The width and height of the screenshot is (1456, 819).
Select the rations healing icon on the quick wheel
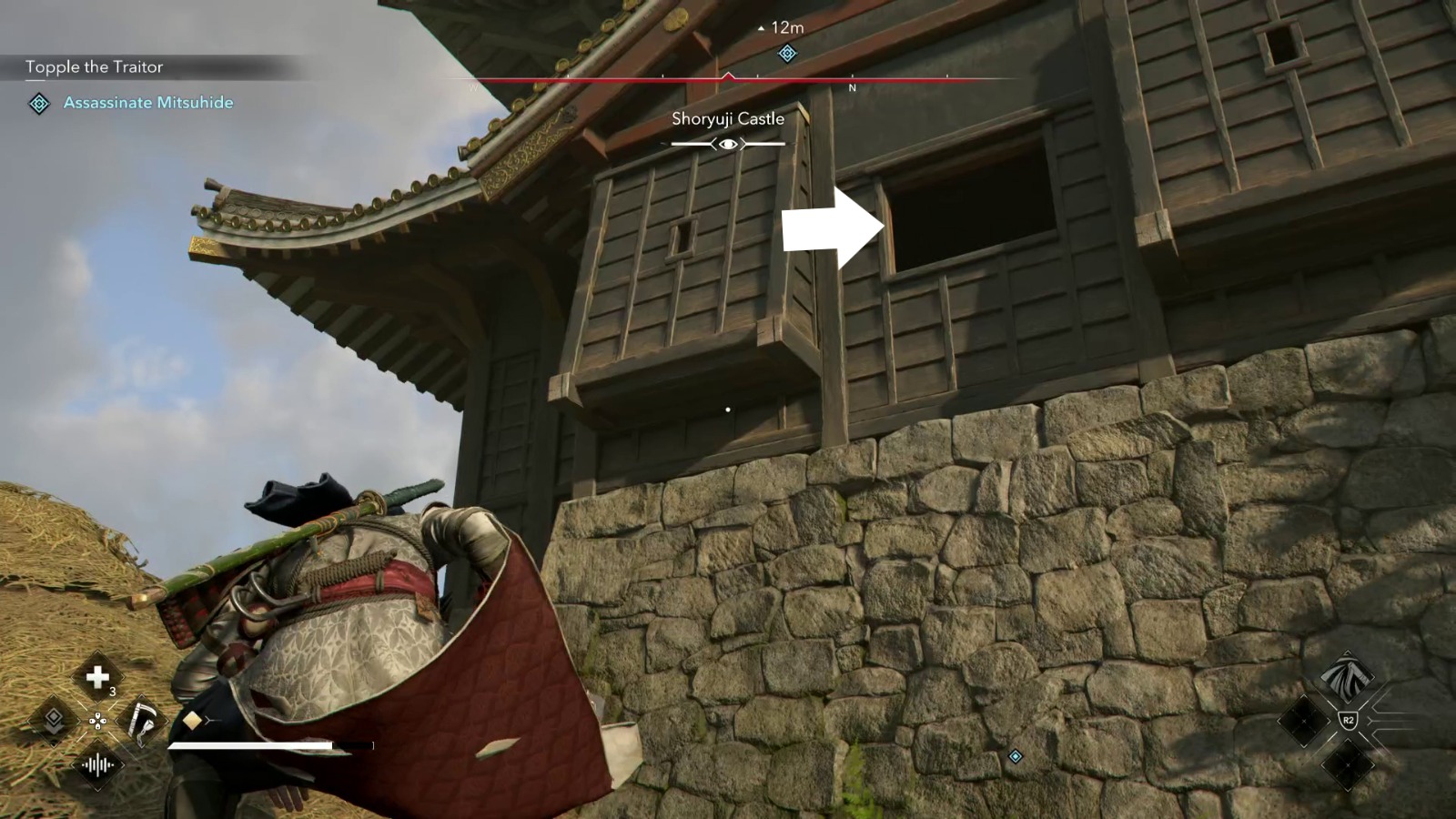point(98,676)
